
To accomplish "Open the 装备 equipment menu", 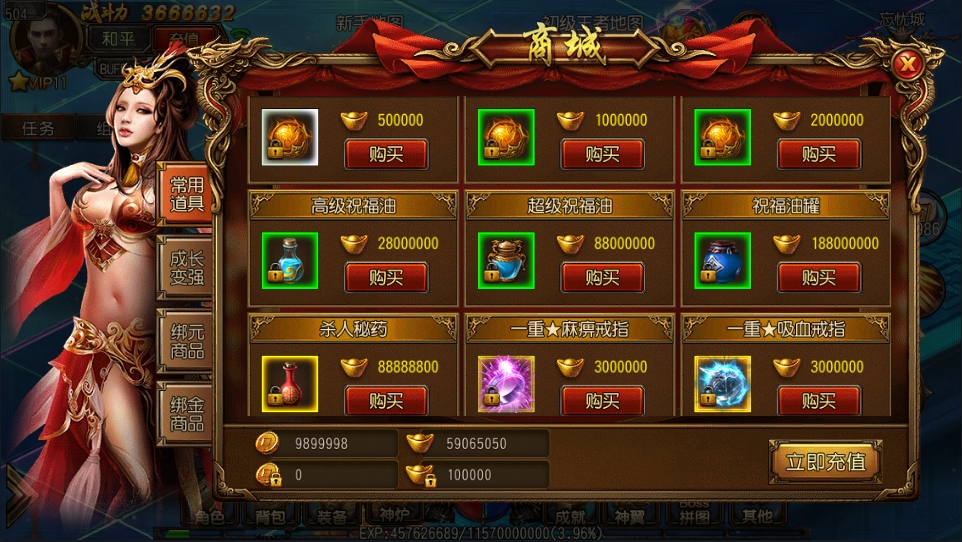I will (333, 516).
